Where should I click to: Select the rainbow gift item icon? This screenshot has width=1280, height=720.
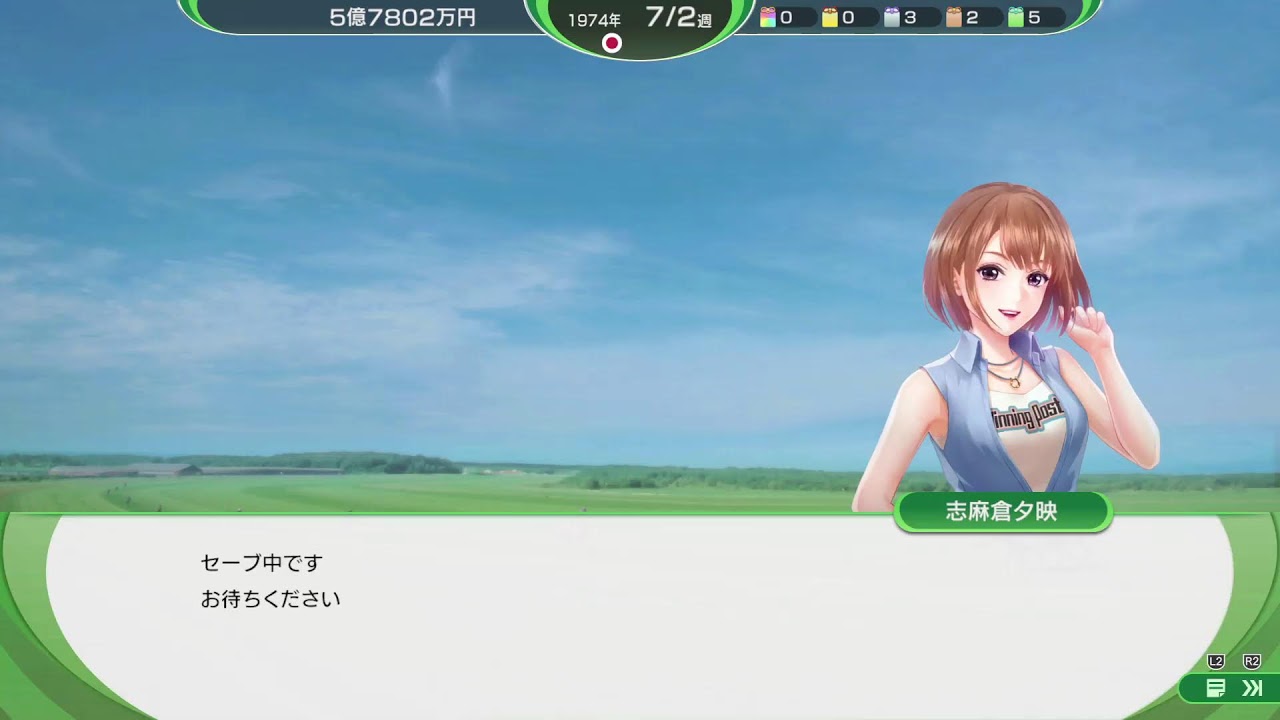tap(768, 17)
